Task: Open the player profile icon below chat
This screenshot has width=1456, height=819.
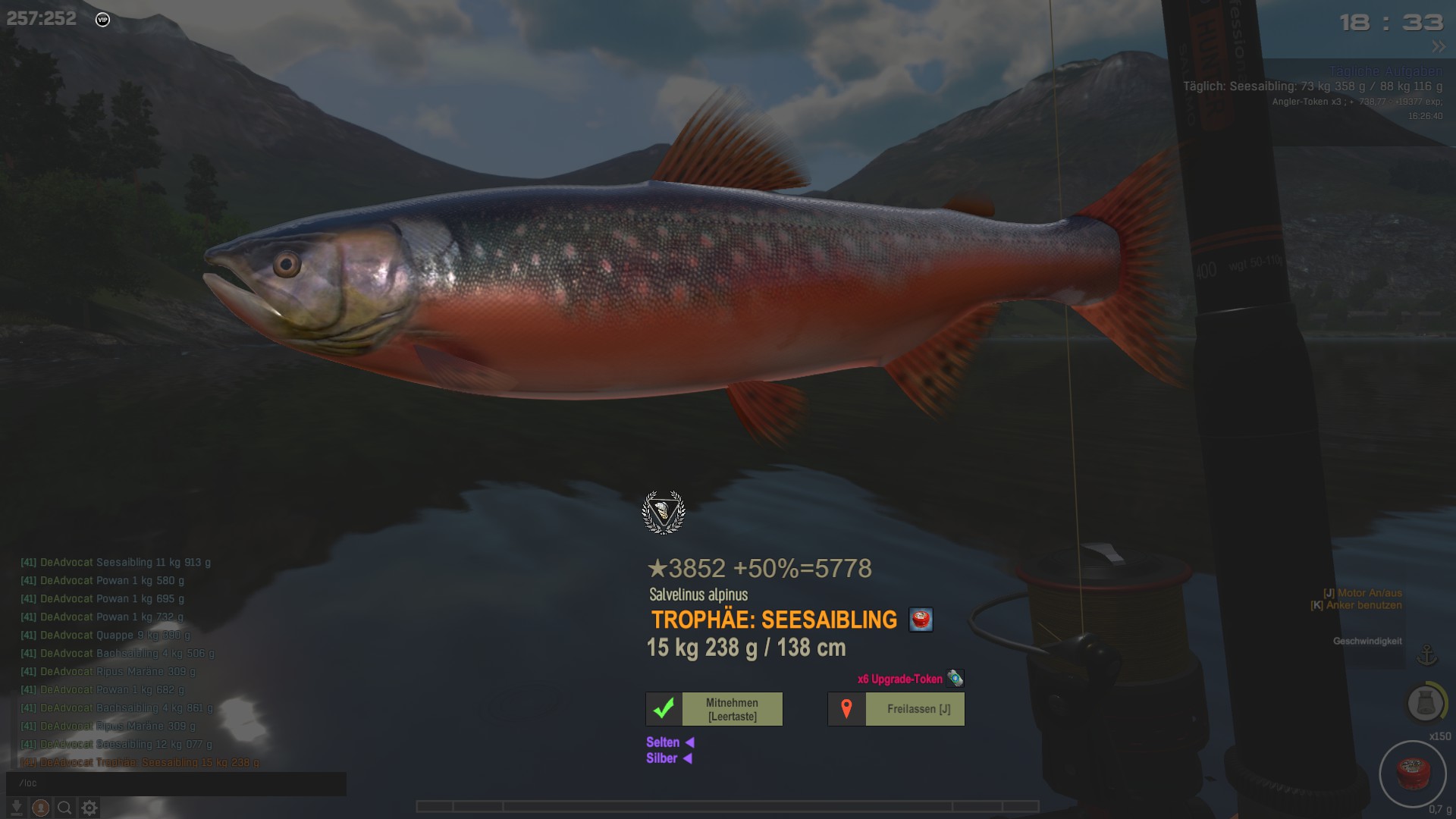Action: click(x=41, y=808)
